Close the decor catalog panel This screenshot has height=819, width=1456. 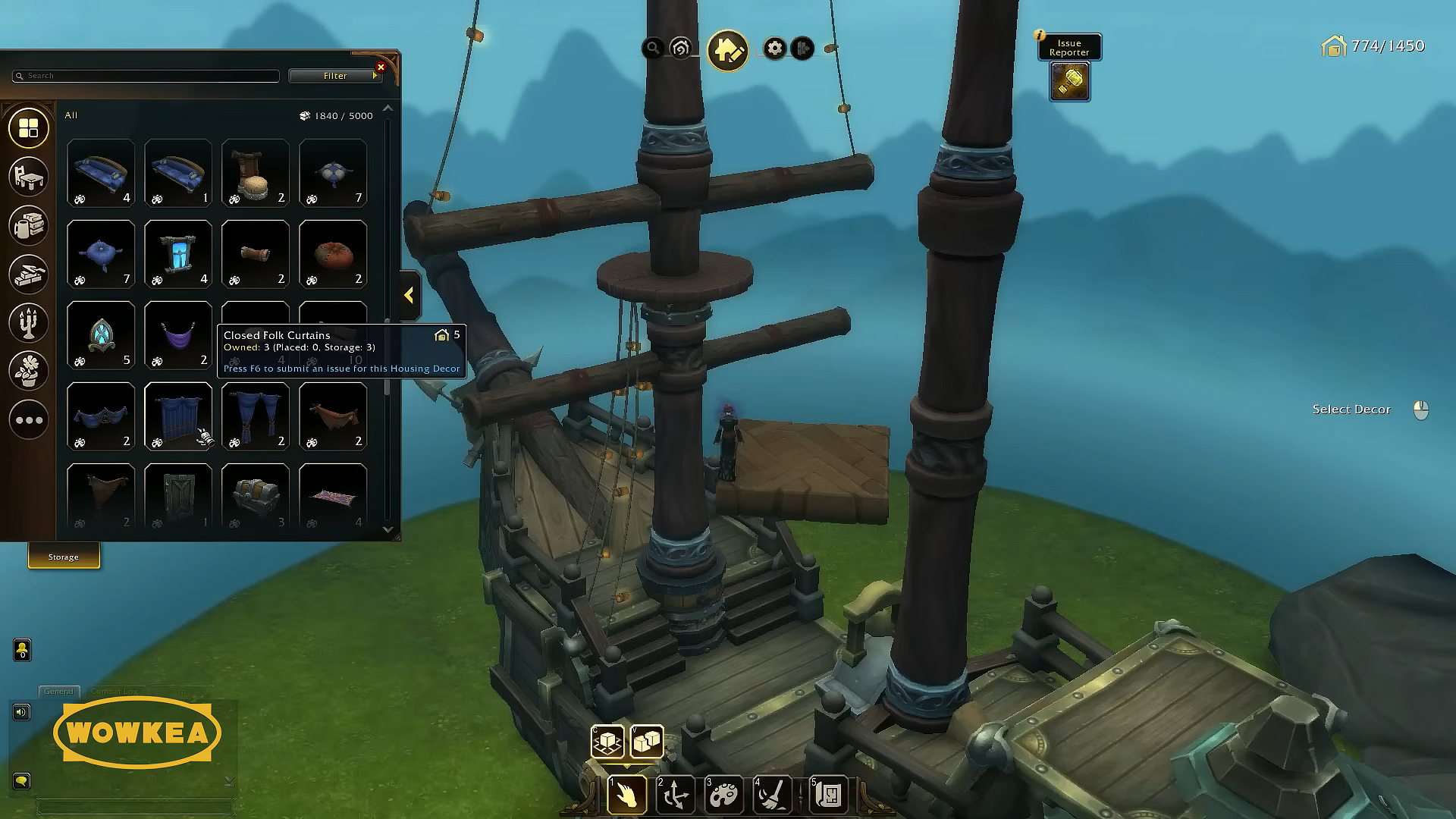(381, 67)
